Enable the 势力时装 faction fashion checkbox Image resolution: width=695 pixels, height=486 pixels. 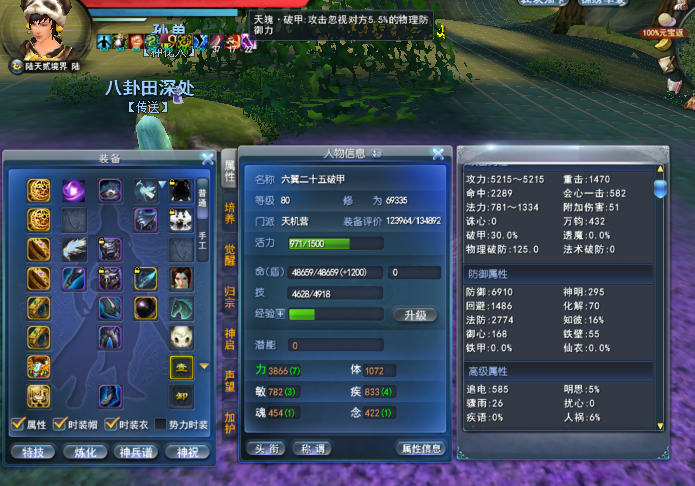tap(165, 425)
